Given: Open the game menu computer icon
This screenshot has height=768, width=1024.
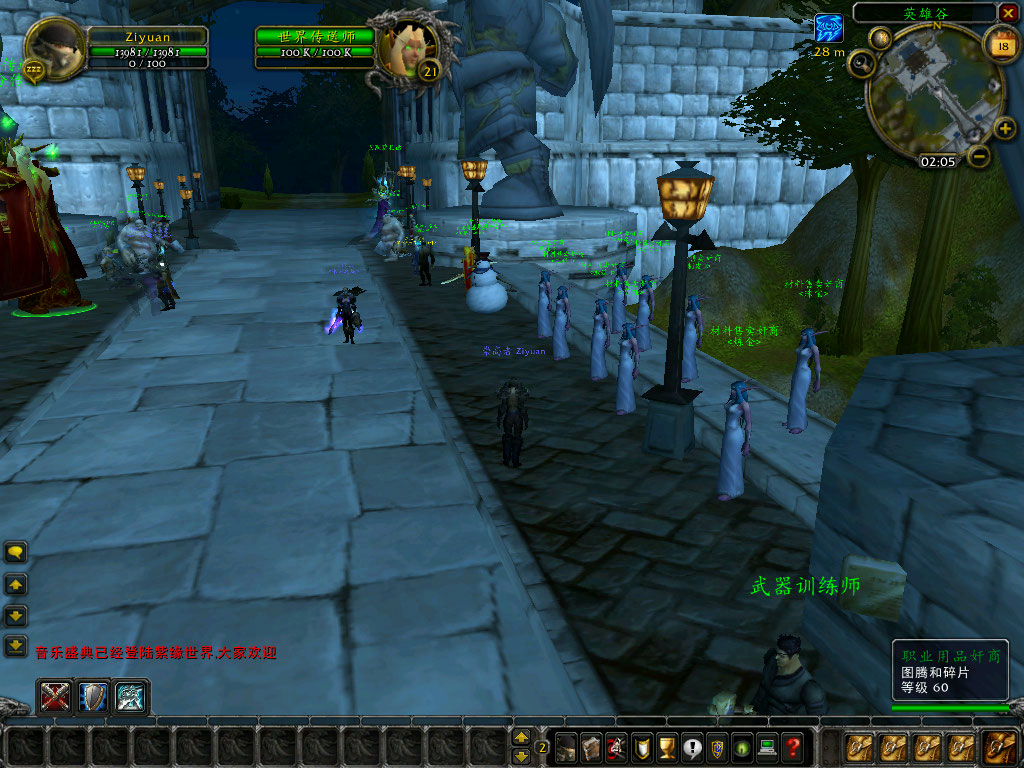Looking at the screenshot, I should (x=767, y=746).
